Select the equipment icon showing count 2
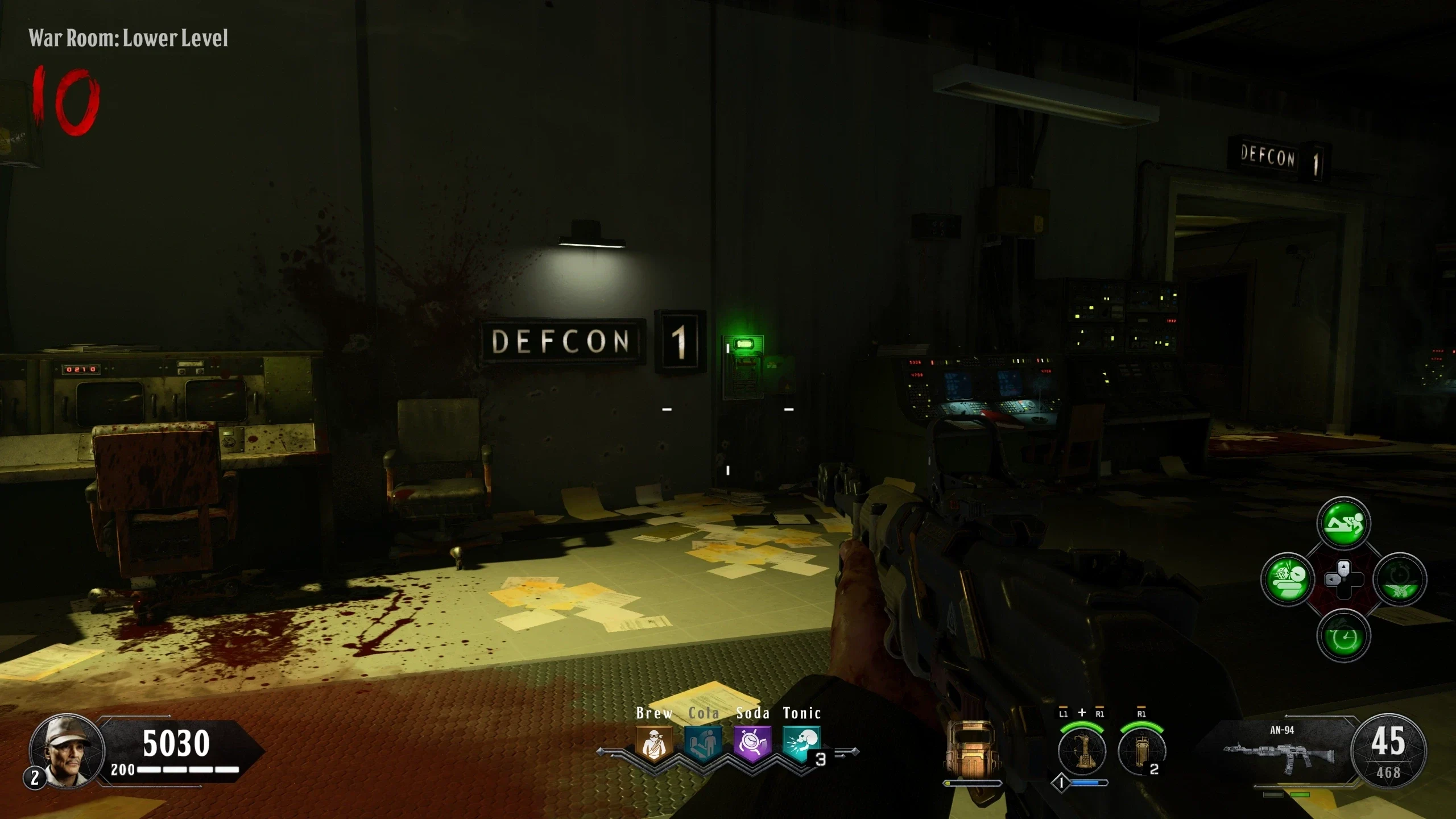This screenshot has height=819, width=1456. tap(1141, 751)
